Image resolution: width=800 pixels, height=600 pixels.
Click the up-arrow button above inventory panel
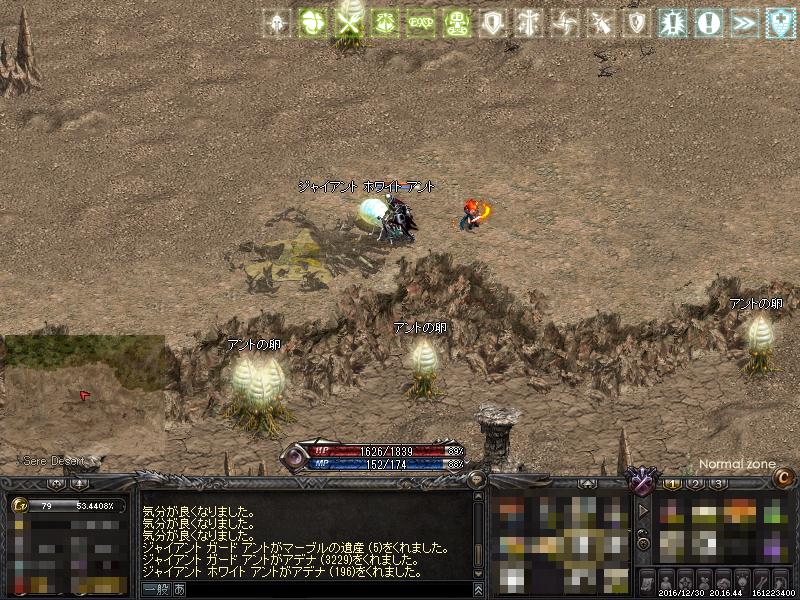click(589, 484)
